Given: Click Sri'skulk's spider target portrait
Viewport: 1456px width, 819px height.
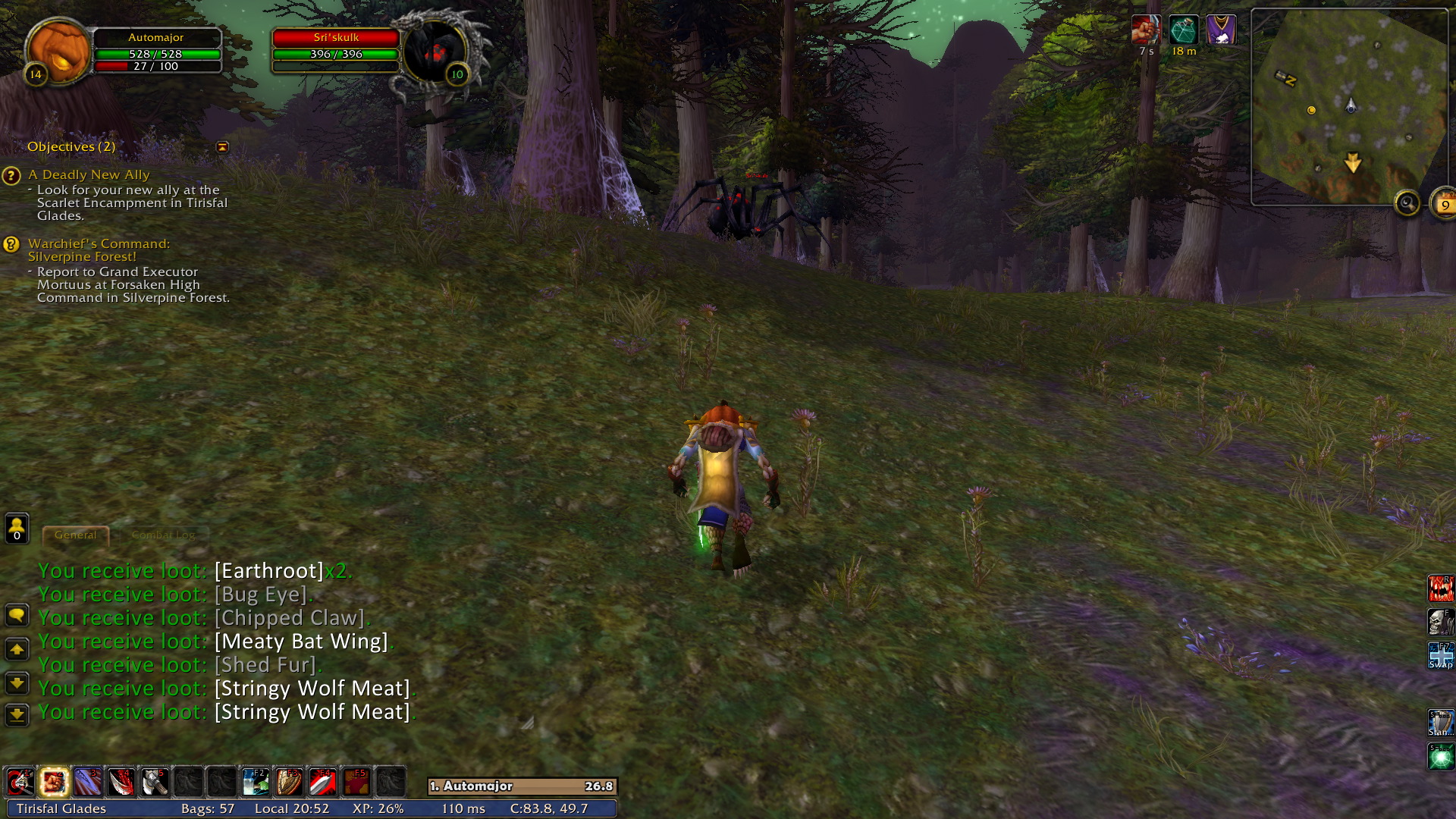Looking at the screenshot, I should tap(434, 52).
